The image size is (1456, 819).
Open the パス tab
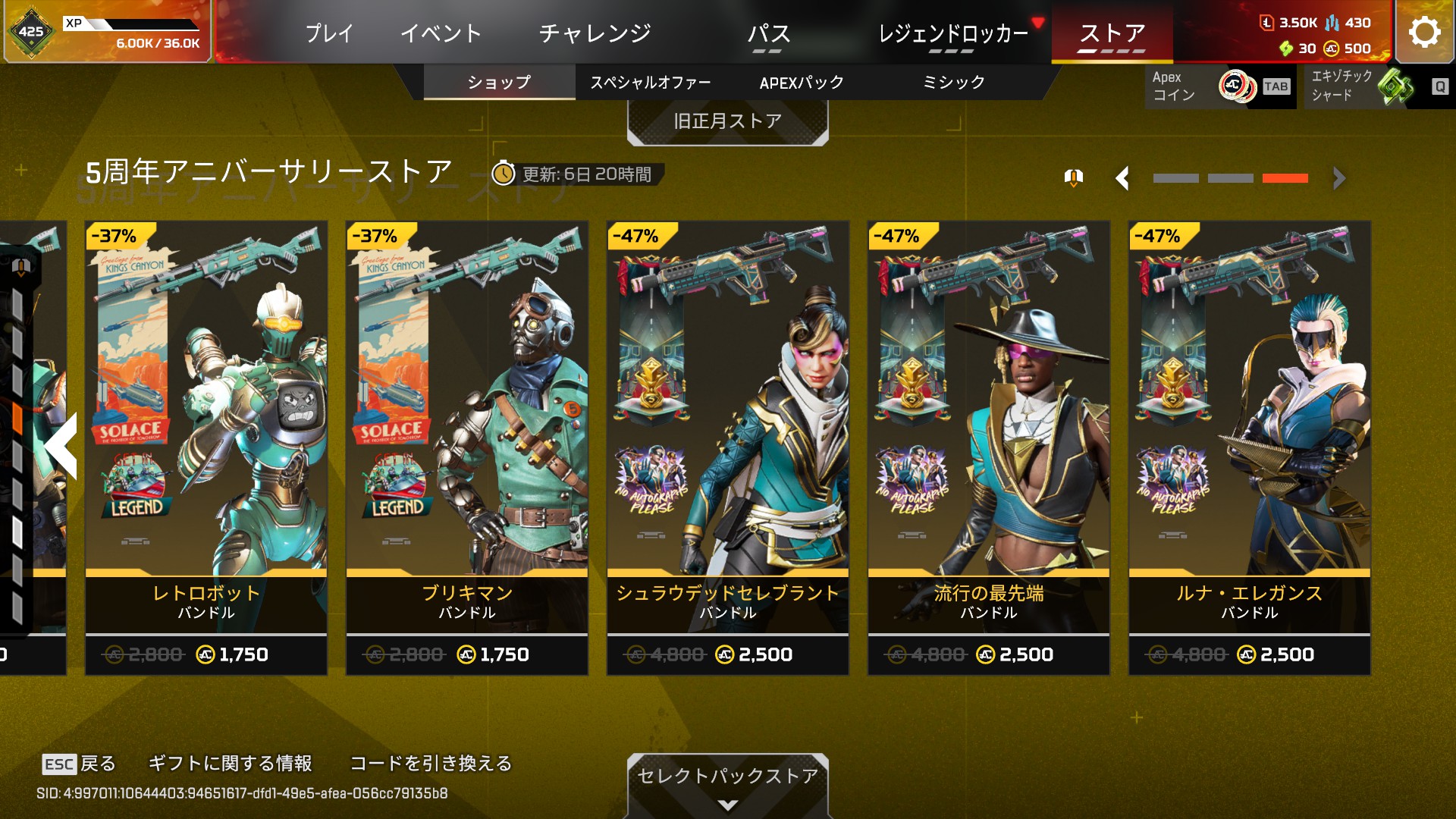pyautogui.click(x=768, y=33)
